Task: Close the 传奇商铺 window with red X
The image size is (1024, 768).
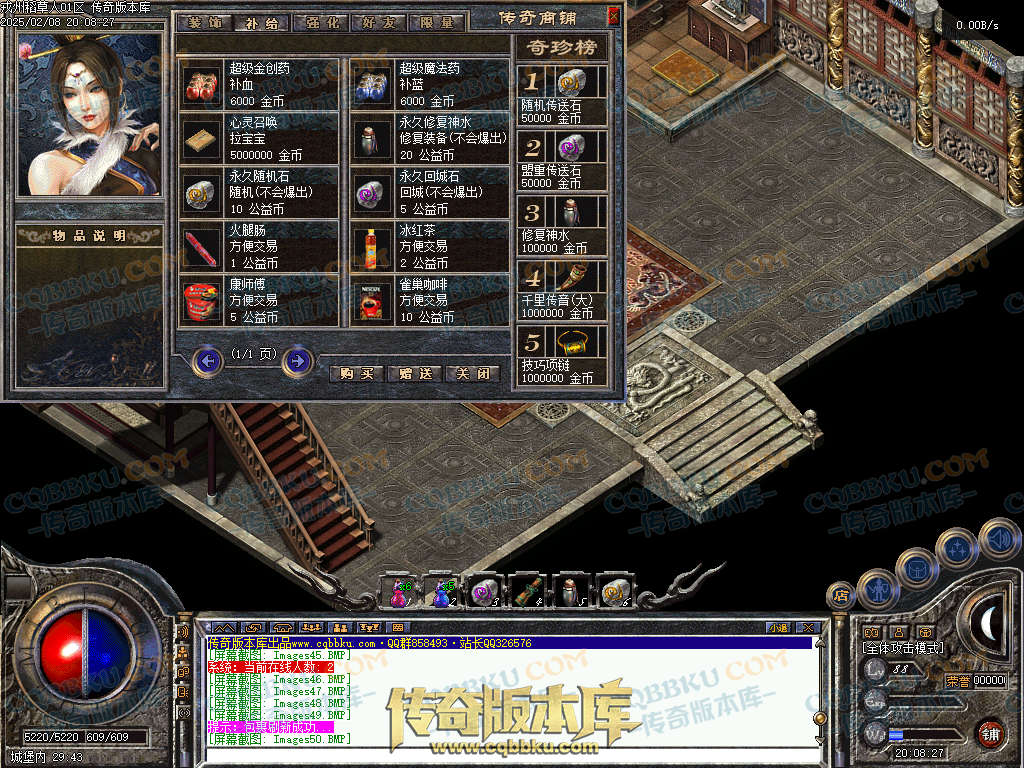Action: 613,16
